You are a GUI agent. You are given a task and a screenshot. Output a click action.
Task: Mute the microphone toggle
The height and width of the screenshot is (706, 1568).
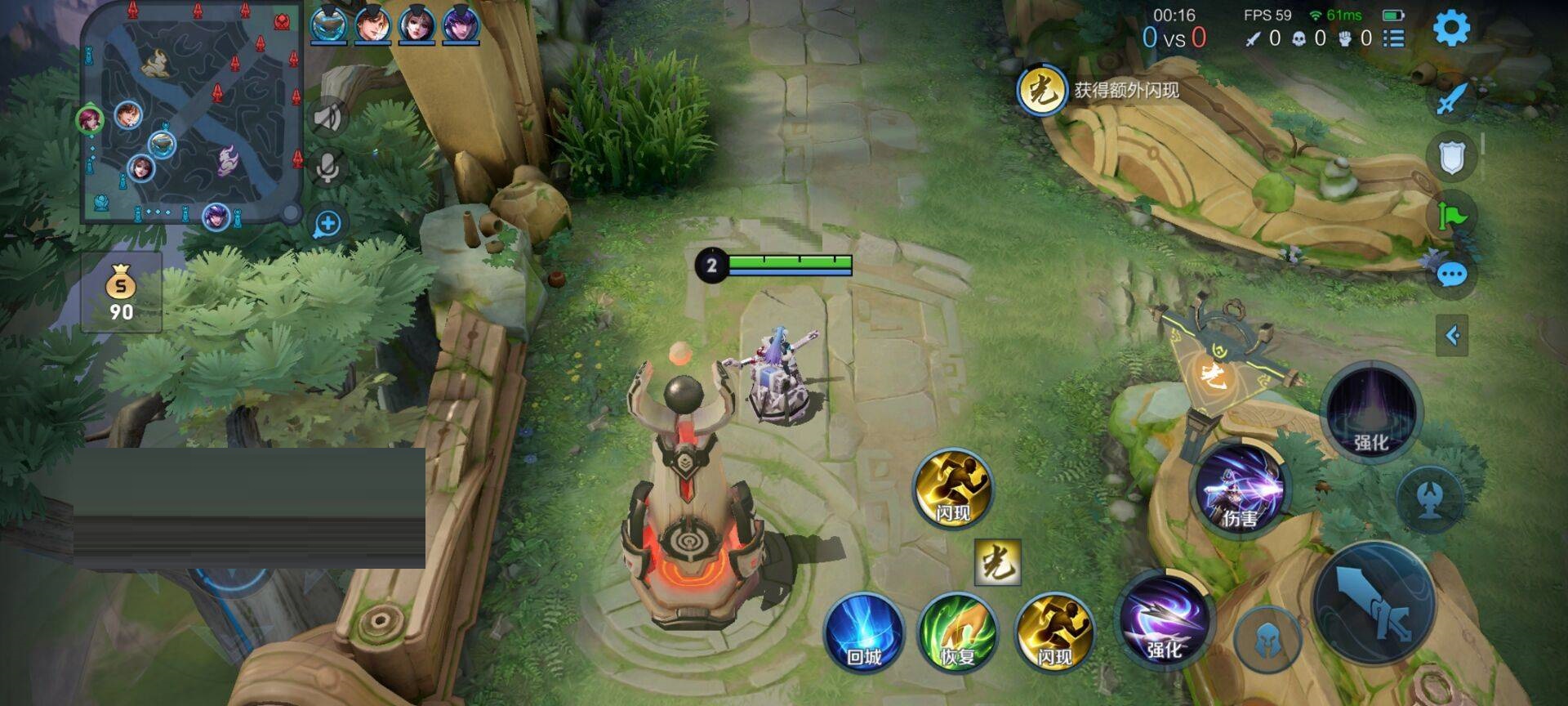[x=328, y=168]
